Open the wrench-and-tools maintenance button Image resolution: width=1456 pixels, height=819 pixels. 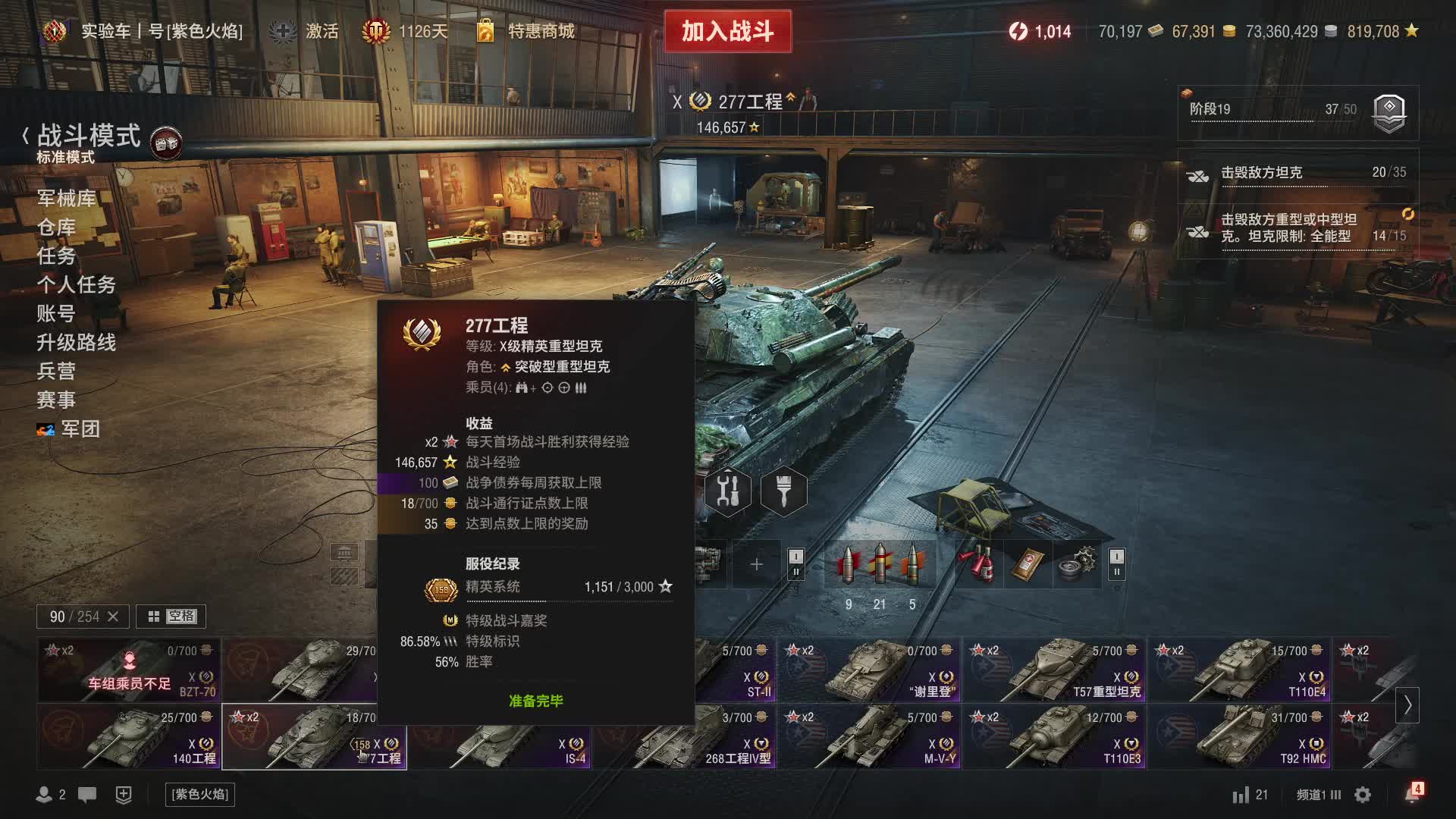pyautogui.click(x=727, y=492)
